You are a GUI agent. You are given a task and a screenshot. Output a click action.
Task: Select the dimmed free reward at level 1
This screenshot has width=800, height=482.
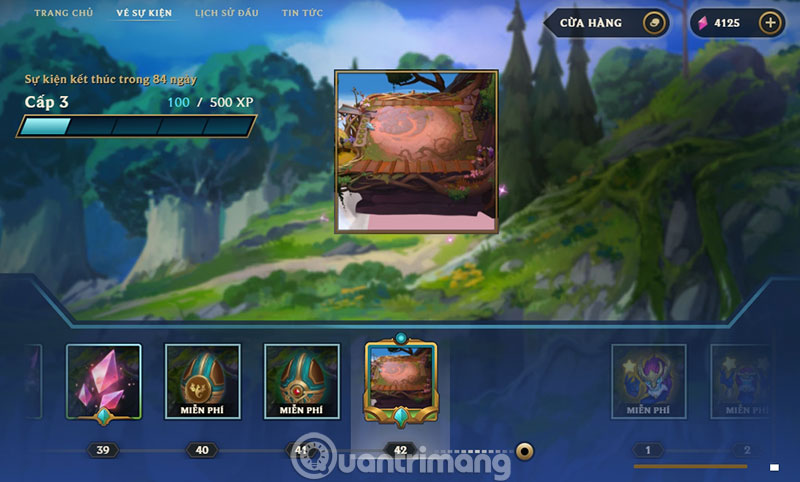pyautogui.click(x=648, y=381)
